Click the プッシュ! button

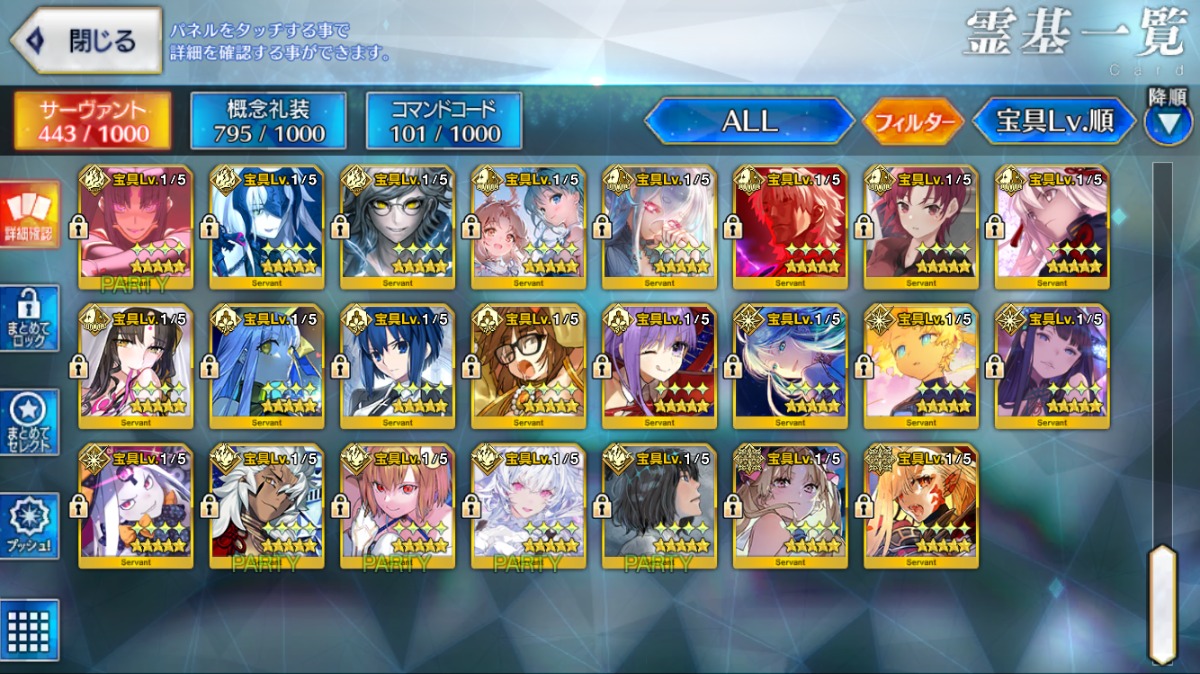coord(30,526)
